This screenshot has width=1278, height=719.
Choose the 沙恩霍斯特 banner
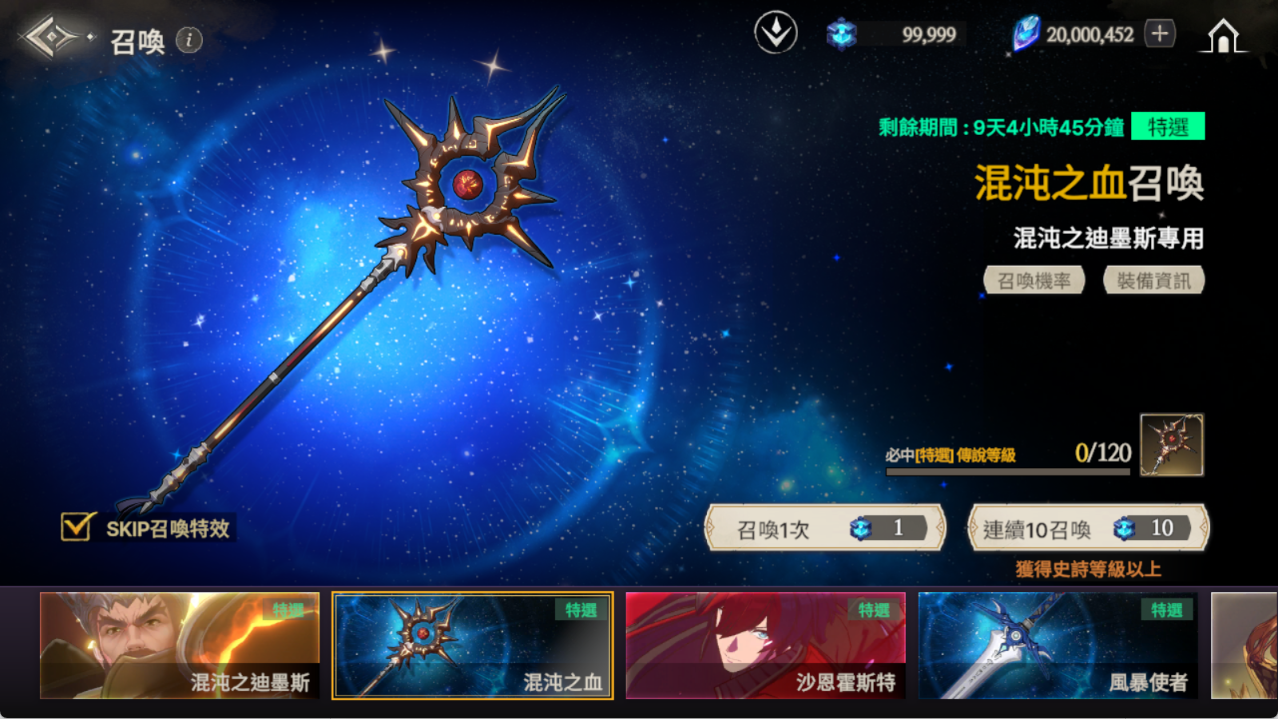pyautogui.click(x=765, y=645)
